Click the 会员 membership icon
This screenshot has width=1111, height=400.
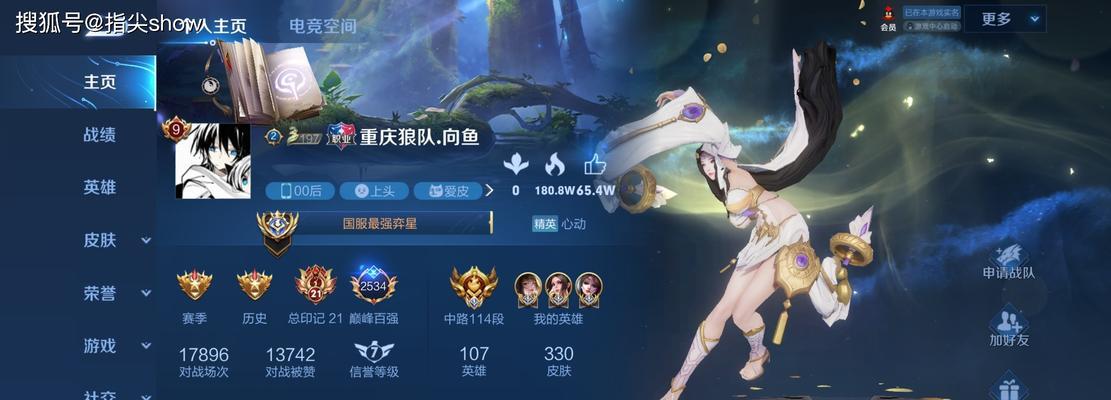click(887, 18)
